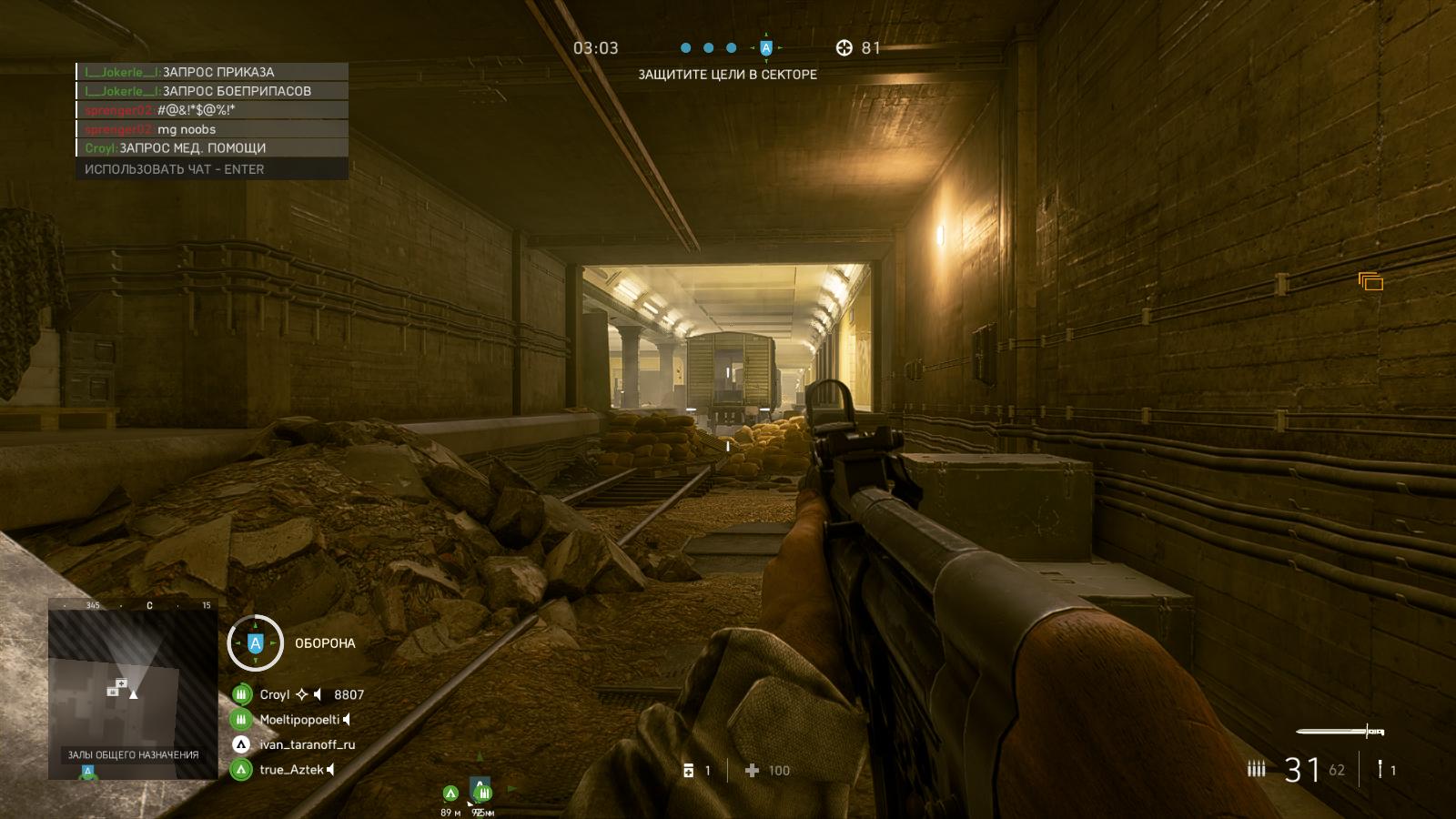Select squad member ivan_taranoff_ru

(x=307, y=744)
